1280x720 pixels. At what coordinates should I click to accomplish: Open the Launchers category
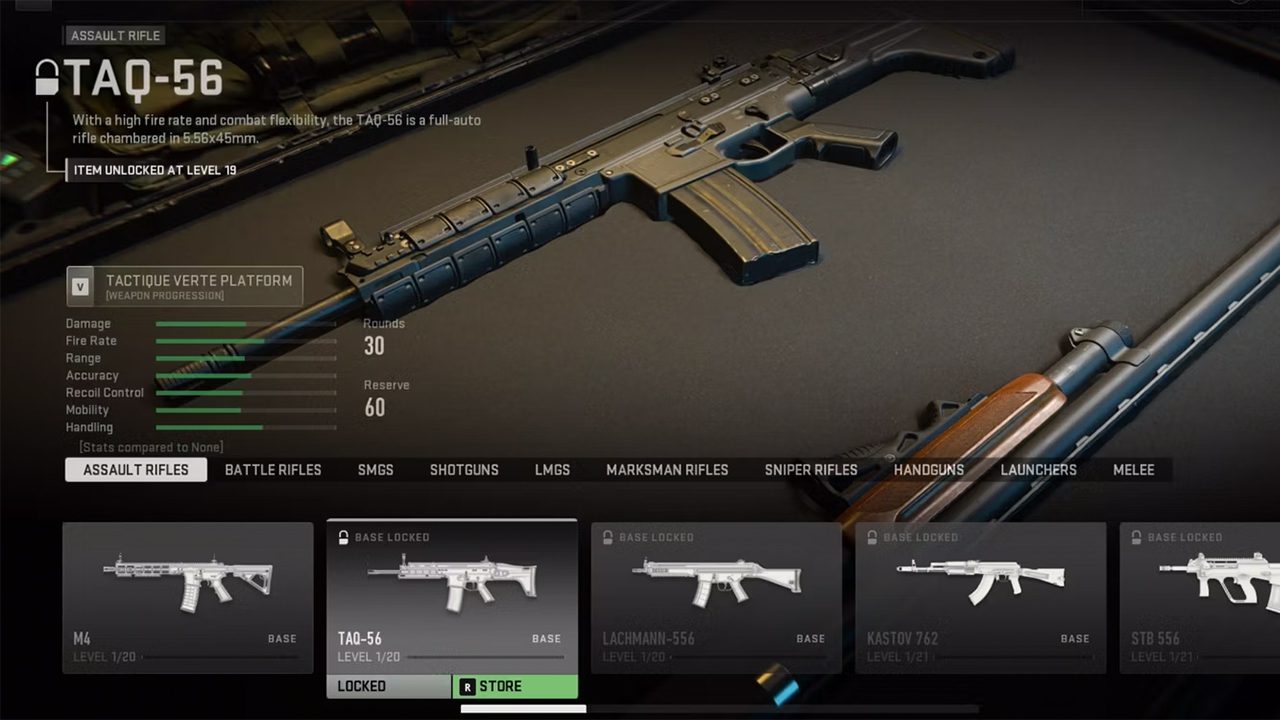coord(1039,470)
